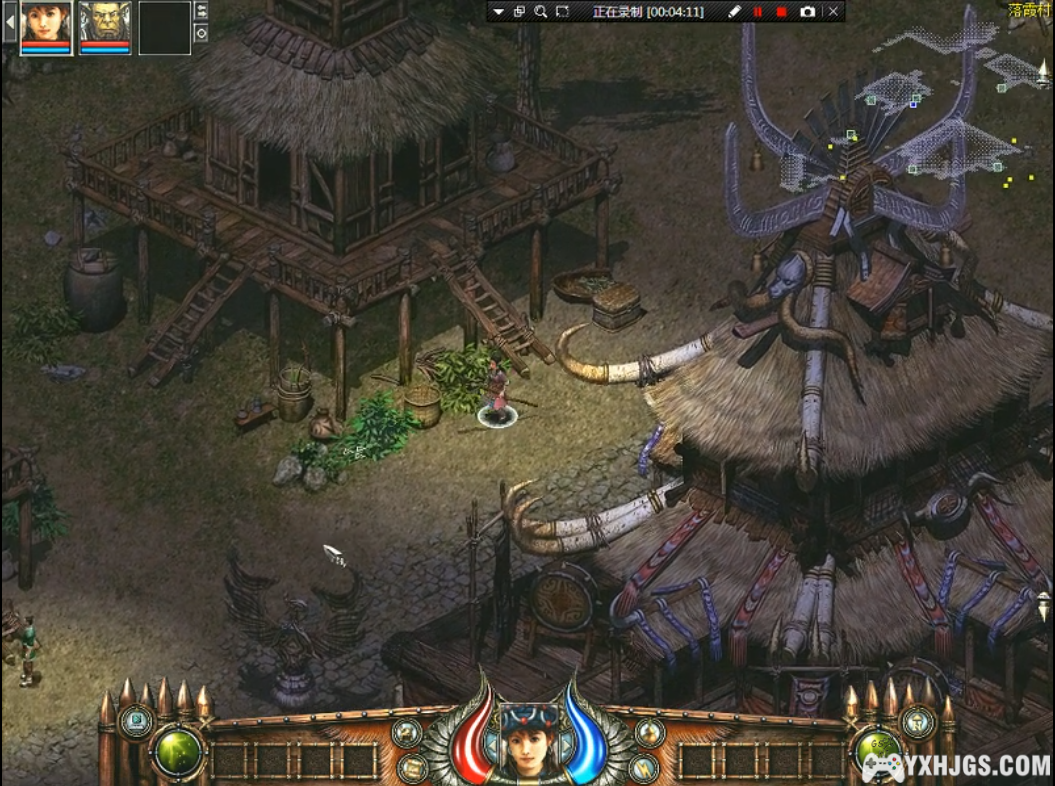Click the swap arrows button beside the party portraits
This screenshot has width=1055, height=786.
click(201, 11)
